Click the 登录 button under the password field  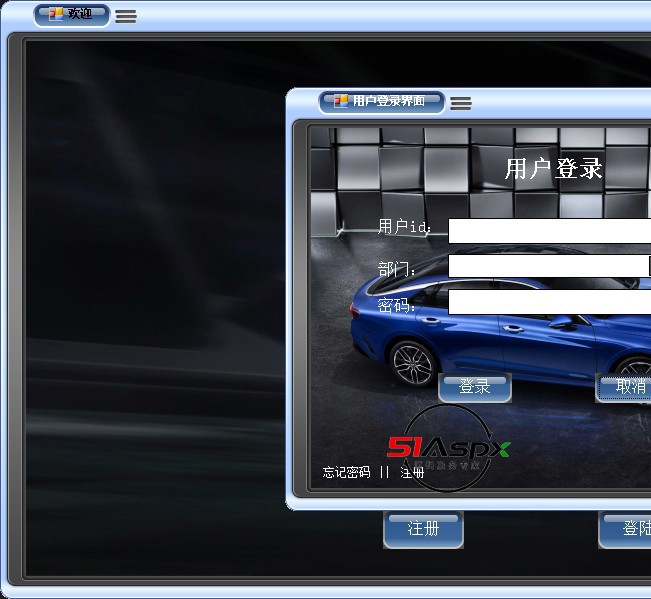474,387
